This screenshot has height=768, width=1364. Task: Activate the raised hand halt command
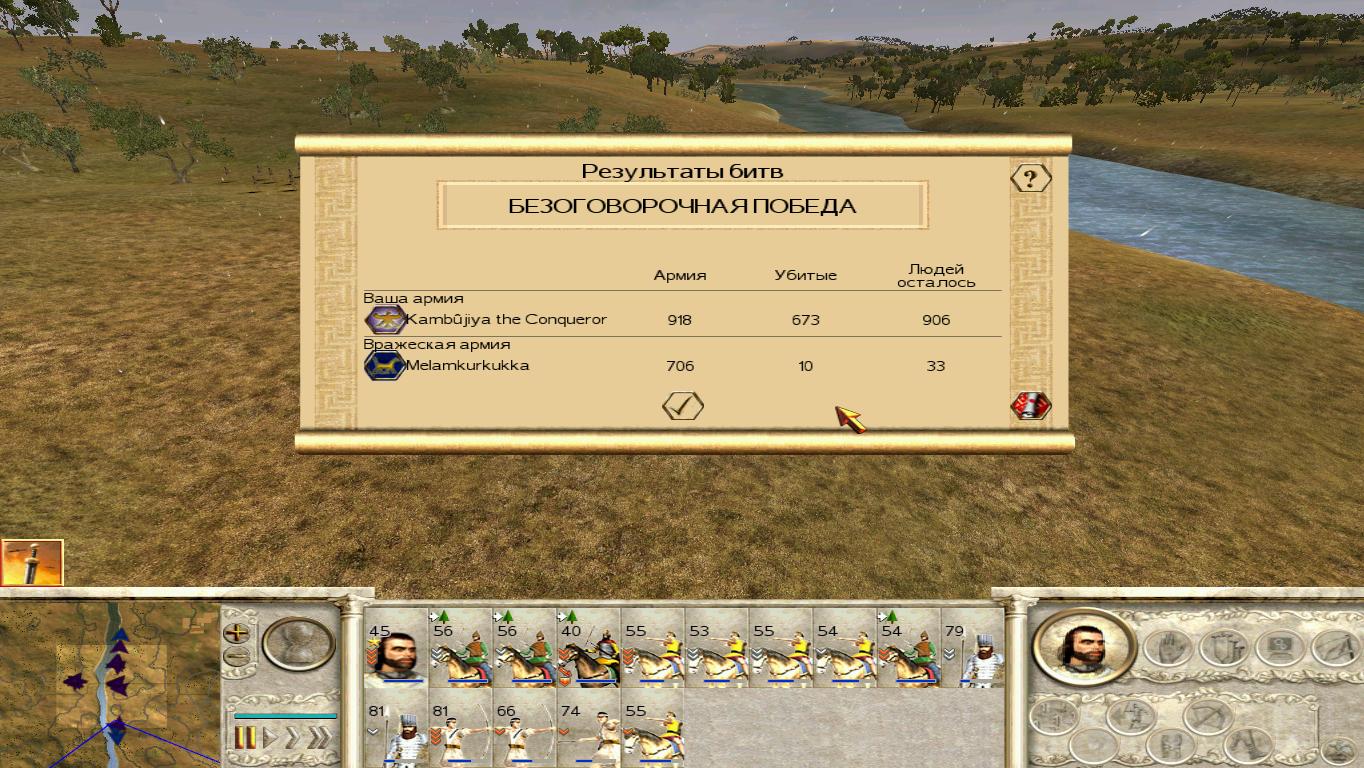1166,648
